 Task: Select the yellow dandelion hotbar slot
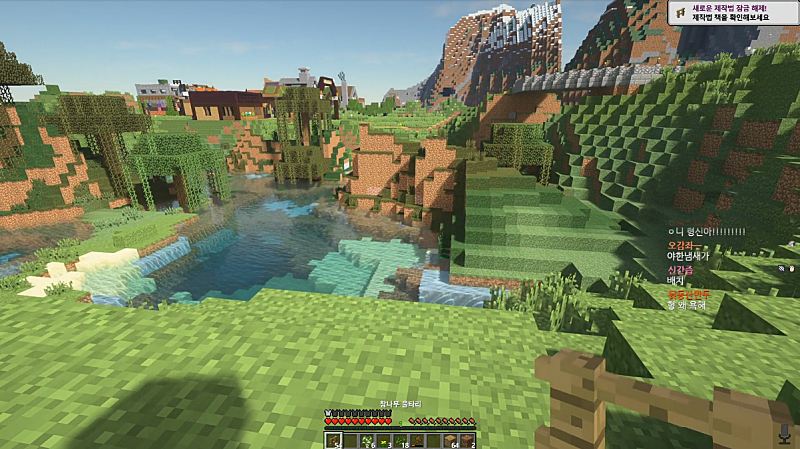(384, 441)
